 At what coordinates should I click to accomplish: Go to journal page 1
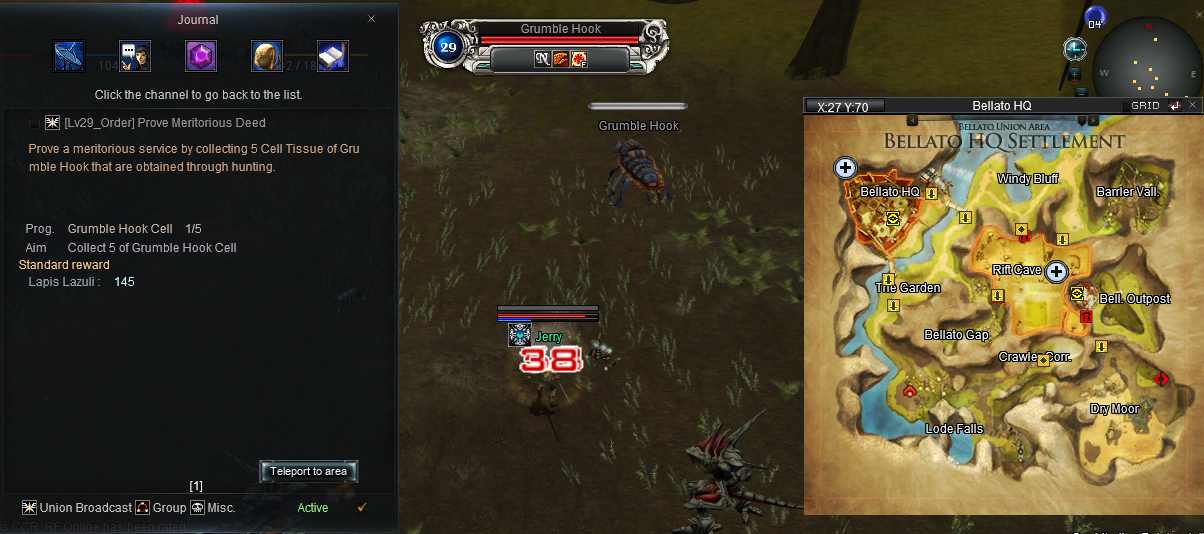tap(196, 486)
